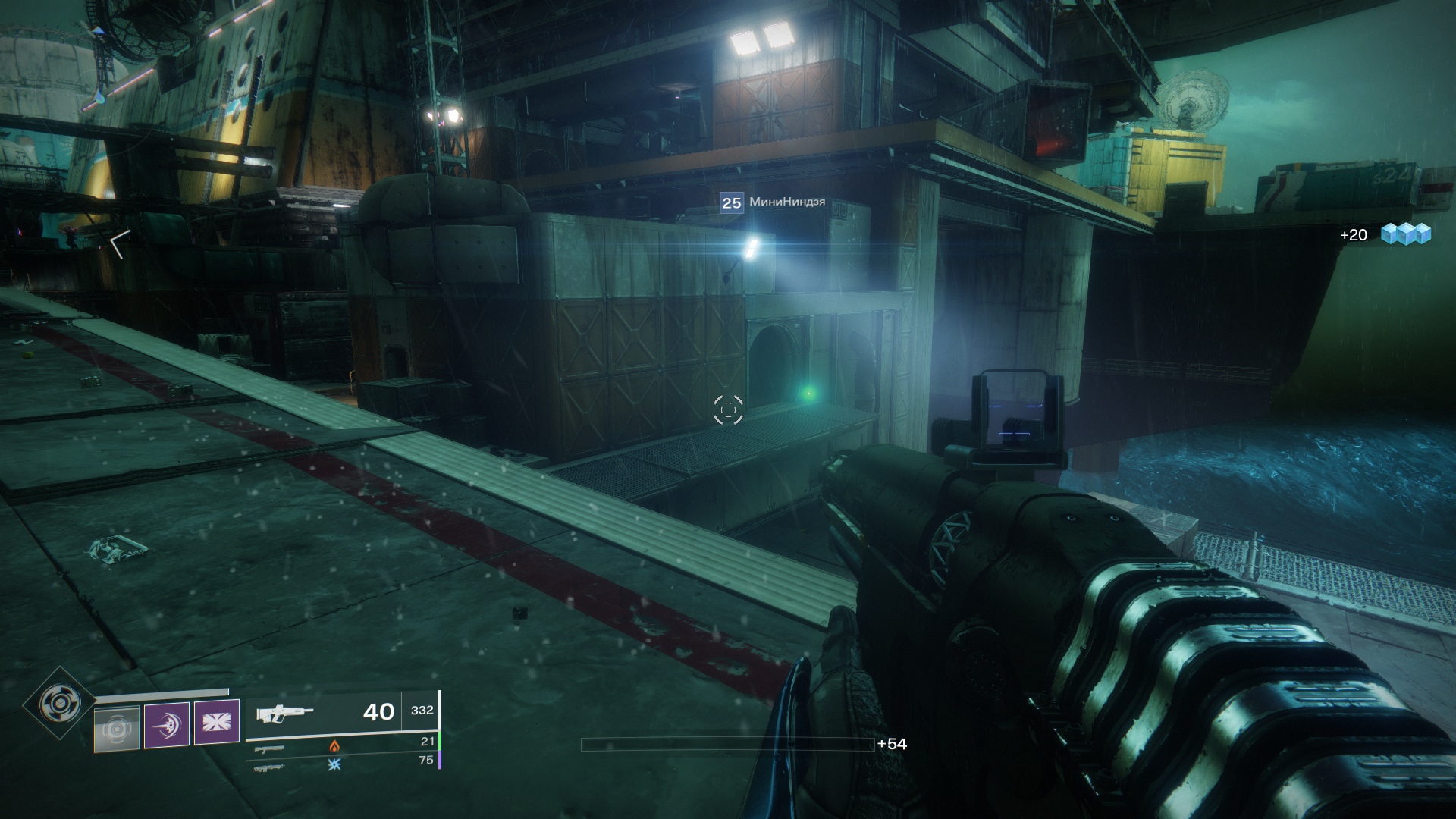Select the equipped auto rifle icon
Screen dimensions: 1456x819
click(x=284, y=714)
